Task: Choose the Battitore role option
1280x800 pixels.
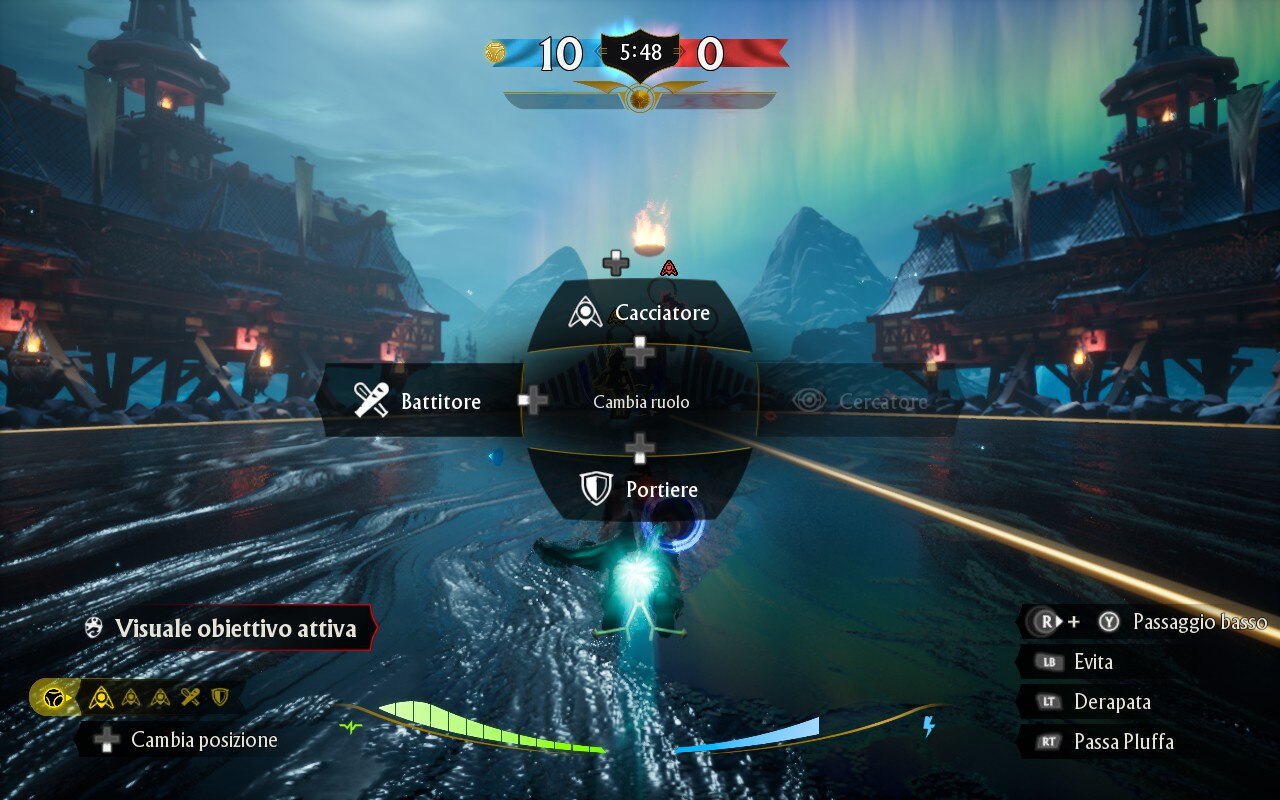Action: tap(420, 401)
